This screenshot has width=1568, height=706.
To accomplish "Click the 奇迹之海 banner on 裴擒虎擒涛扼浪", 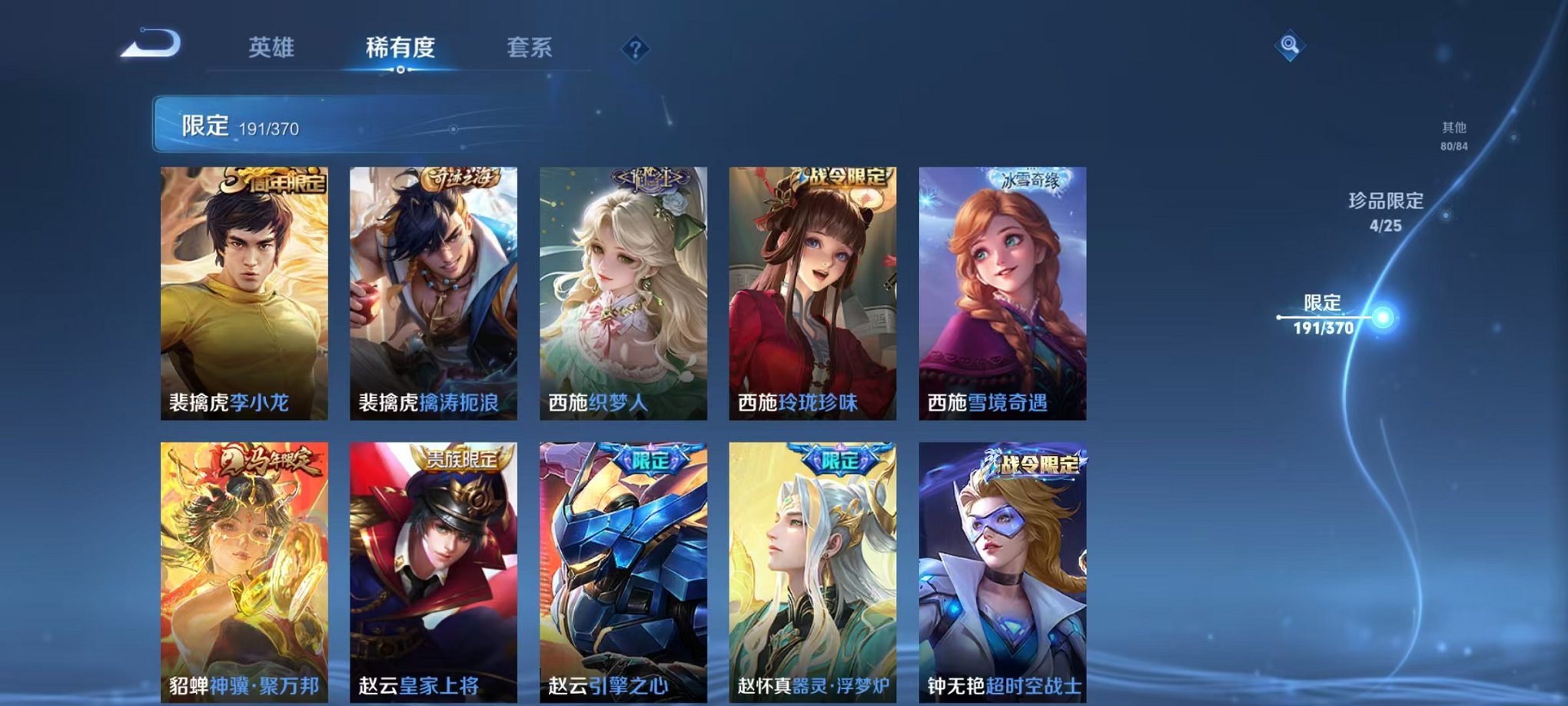I will [461, 177].
